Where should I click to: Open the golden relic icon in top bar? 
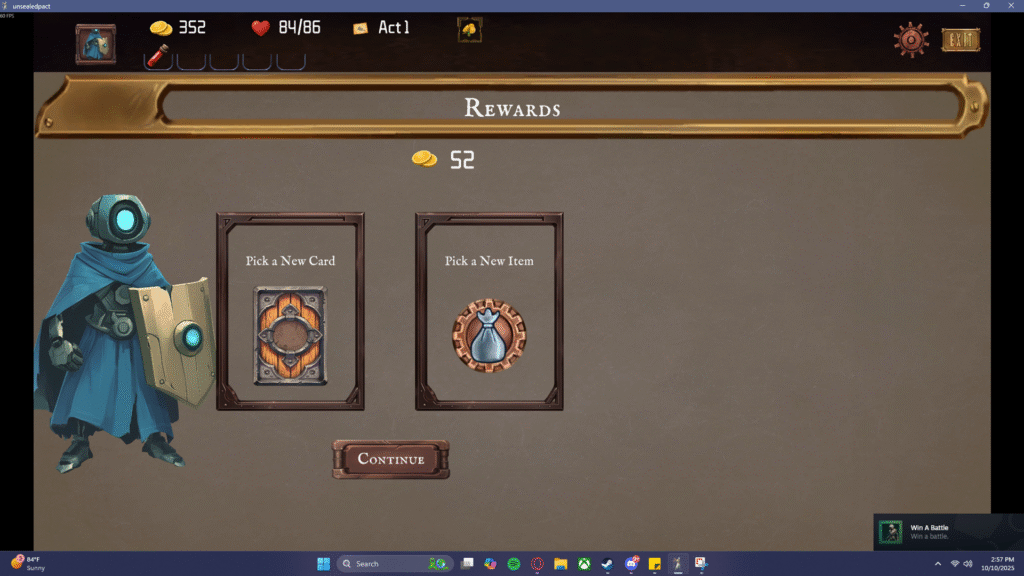pos(470,30)
